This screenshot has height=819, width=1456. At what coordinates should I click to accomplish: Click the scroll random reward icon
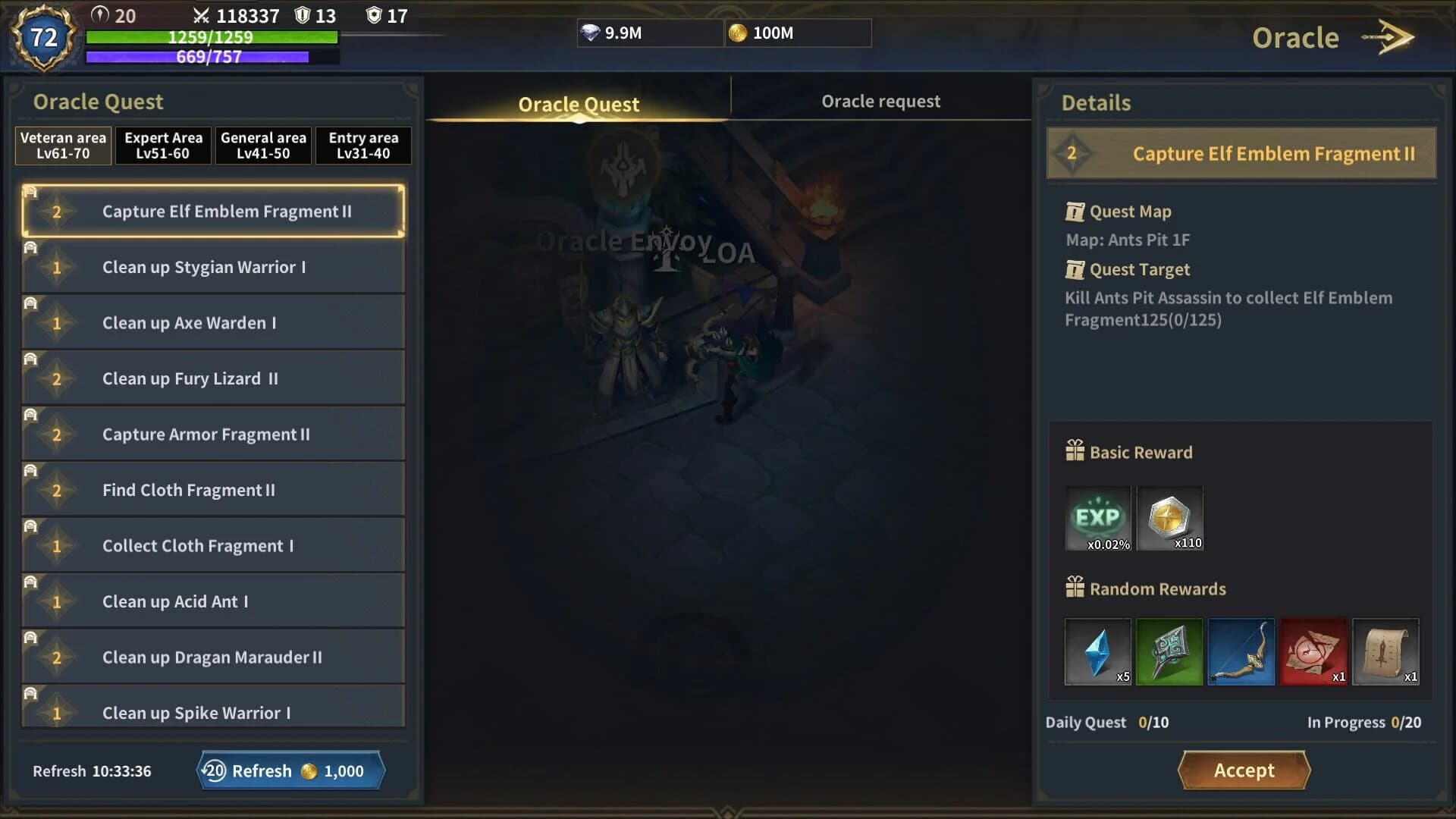1385,651
